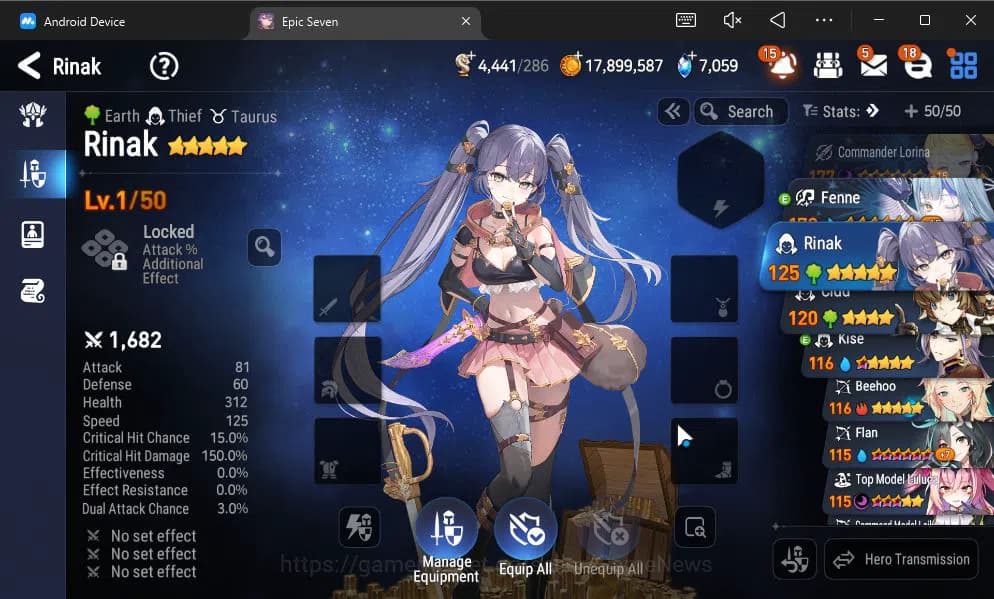Click the hero Search field
This screenshot has width=994, height=599.
pos(741,111)
